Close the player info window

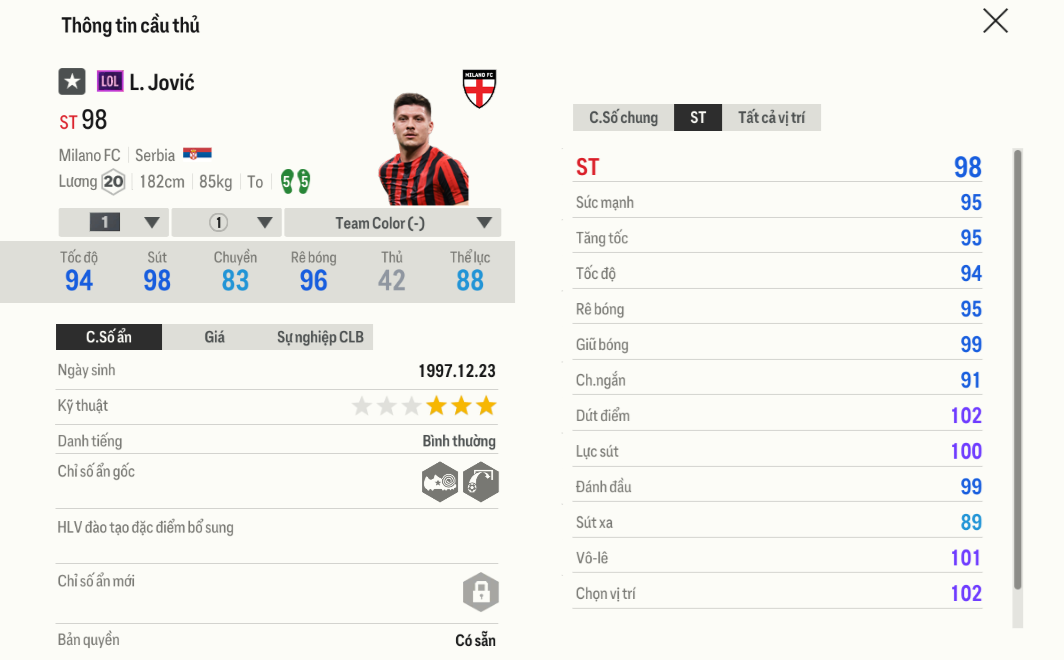tap(995, 21)
